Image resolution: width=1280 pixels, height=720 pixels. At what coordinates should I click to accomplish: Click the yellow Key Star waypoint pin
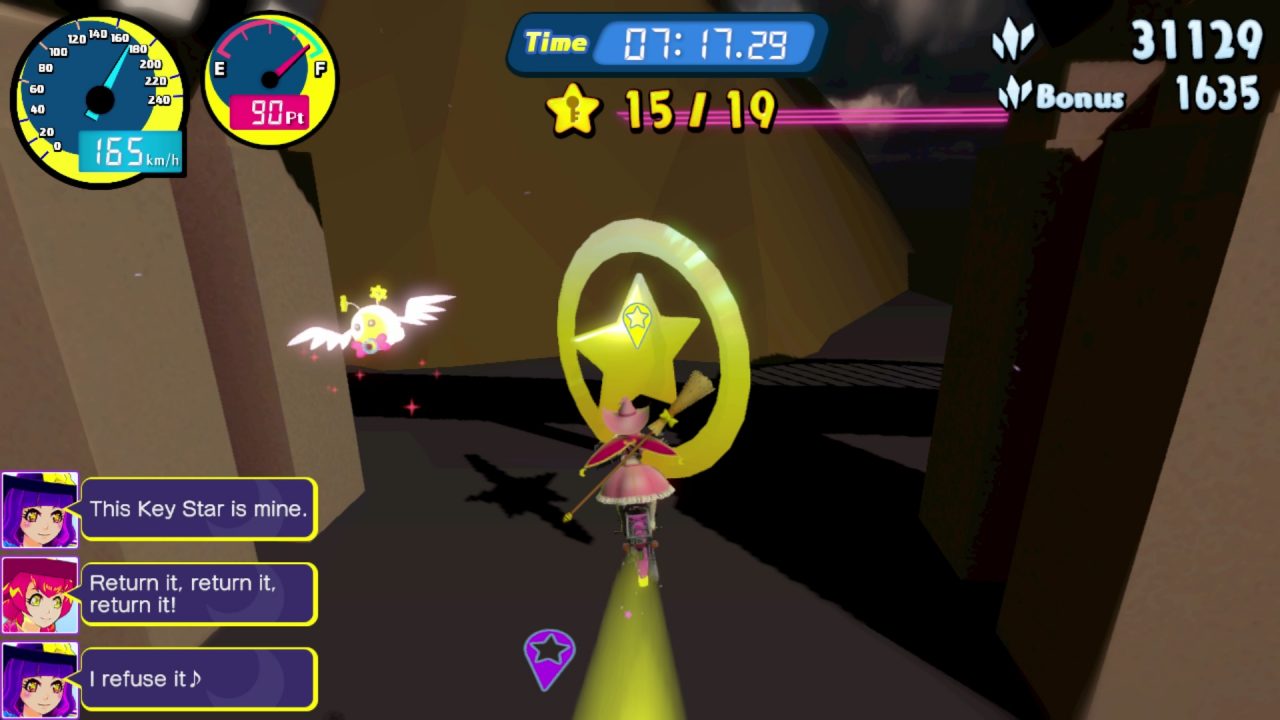pyautogui.click(x=637, y=321)
